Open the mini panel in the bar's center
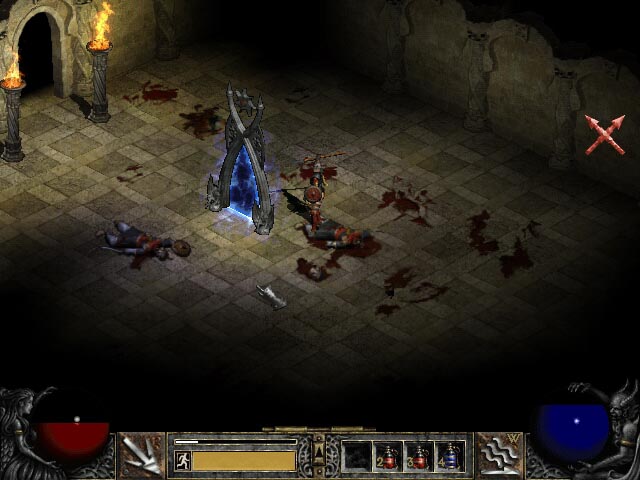Viewport: 640px width, 480px height. pos(319,456)
